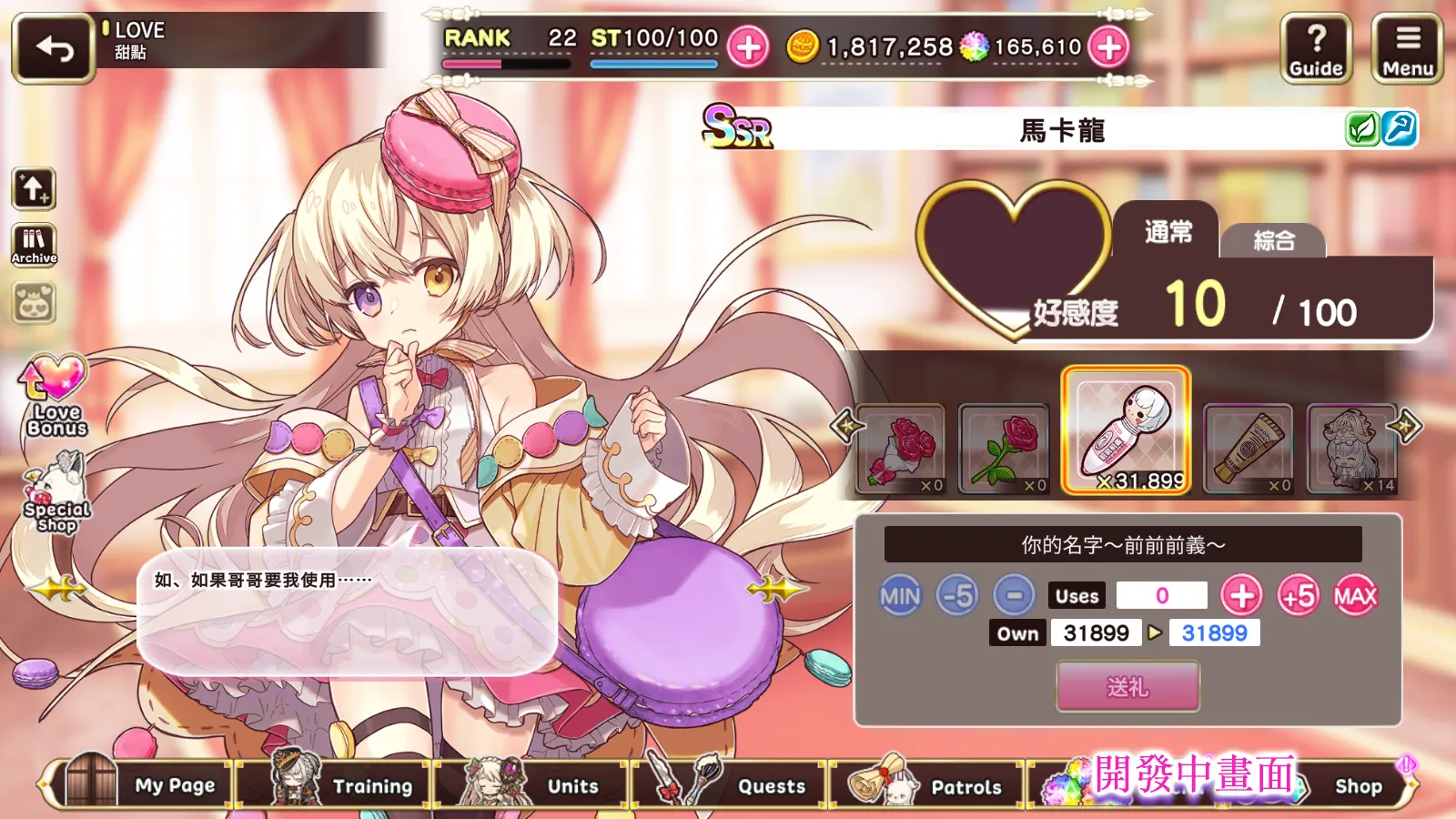Open Quests from the bottom navigation
This screenshot has width=1456, height=819.
point(737,784)
